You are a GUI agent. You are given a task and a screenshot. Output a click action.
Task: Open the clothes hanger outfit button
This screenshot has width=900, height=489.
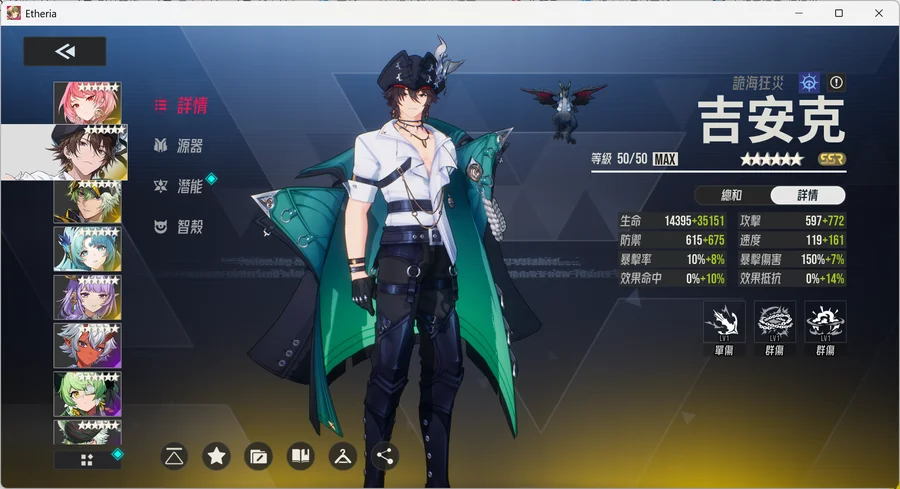point(342,457)
